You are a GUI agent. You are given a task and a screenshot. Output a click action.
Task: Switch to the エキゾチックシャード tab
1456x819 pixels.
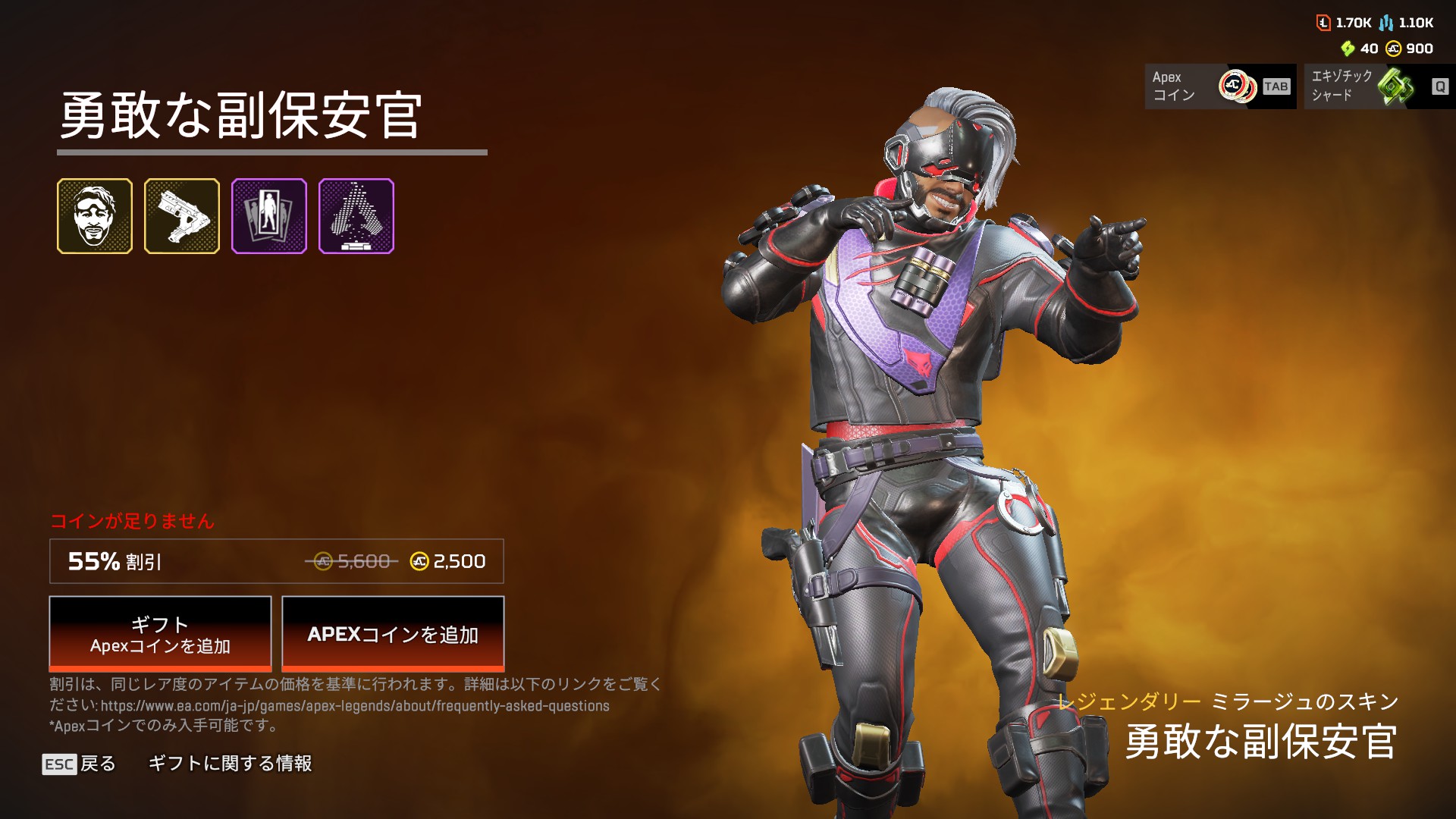[1379, 86]
